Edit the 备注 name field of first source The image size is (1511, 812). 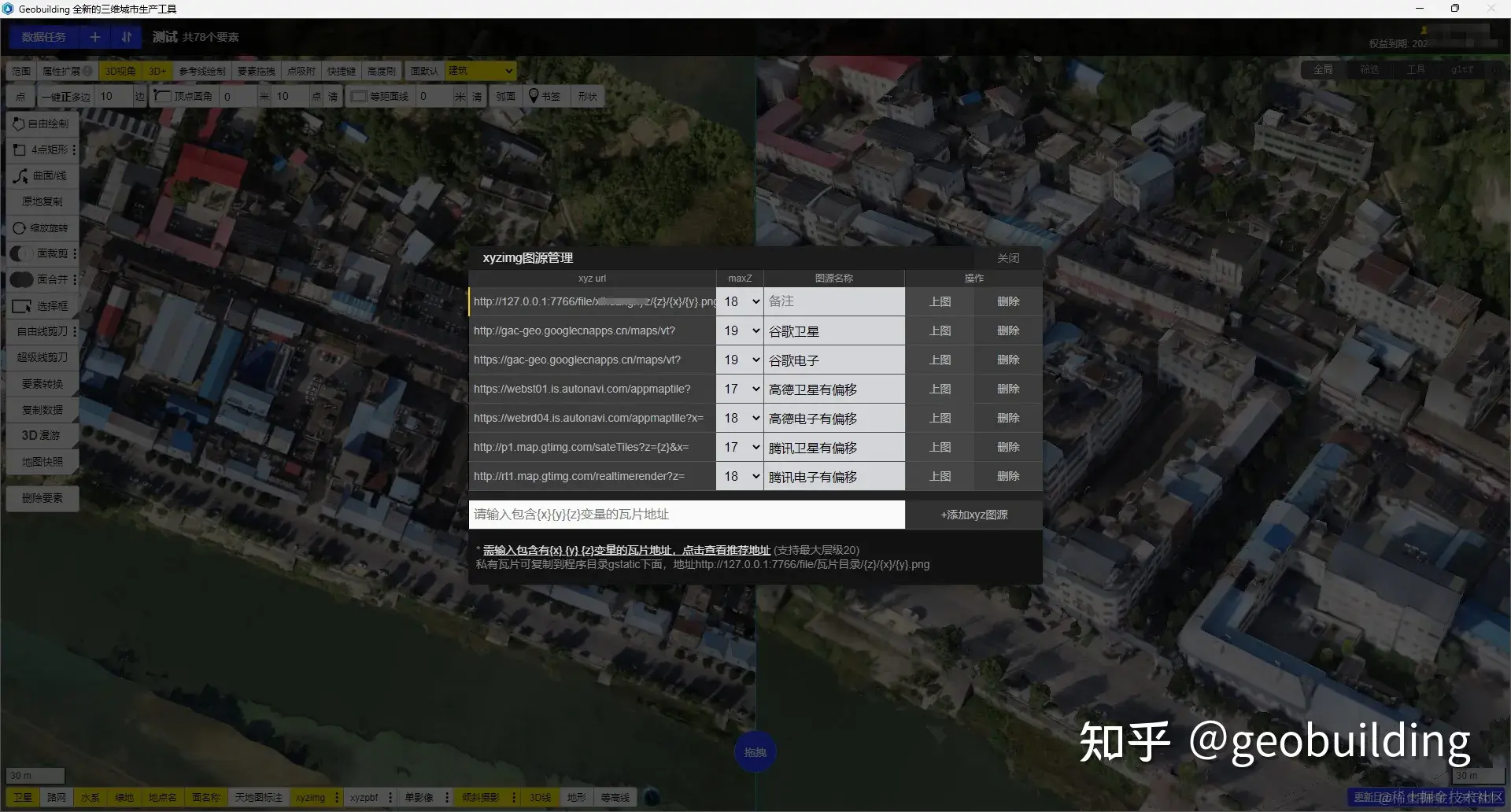[x=833, y=301]
